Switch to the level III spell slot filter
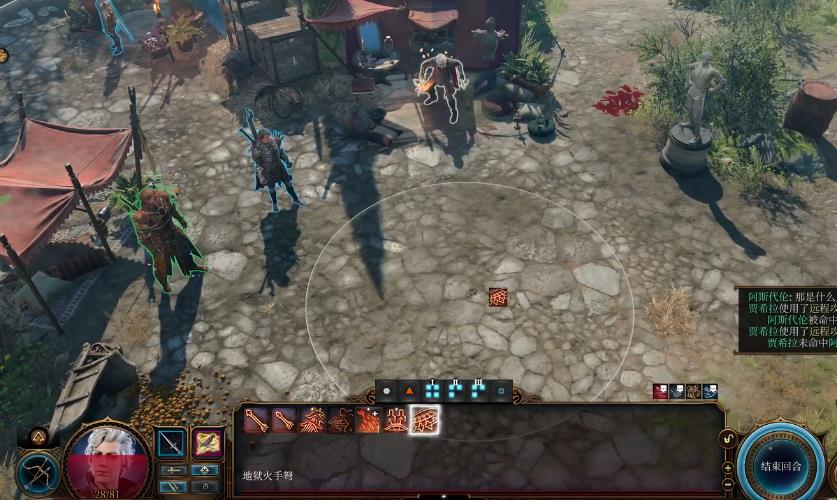 478,390
